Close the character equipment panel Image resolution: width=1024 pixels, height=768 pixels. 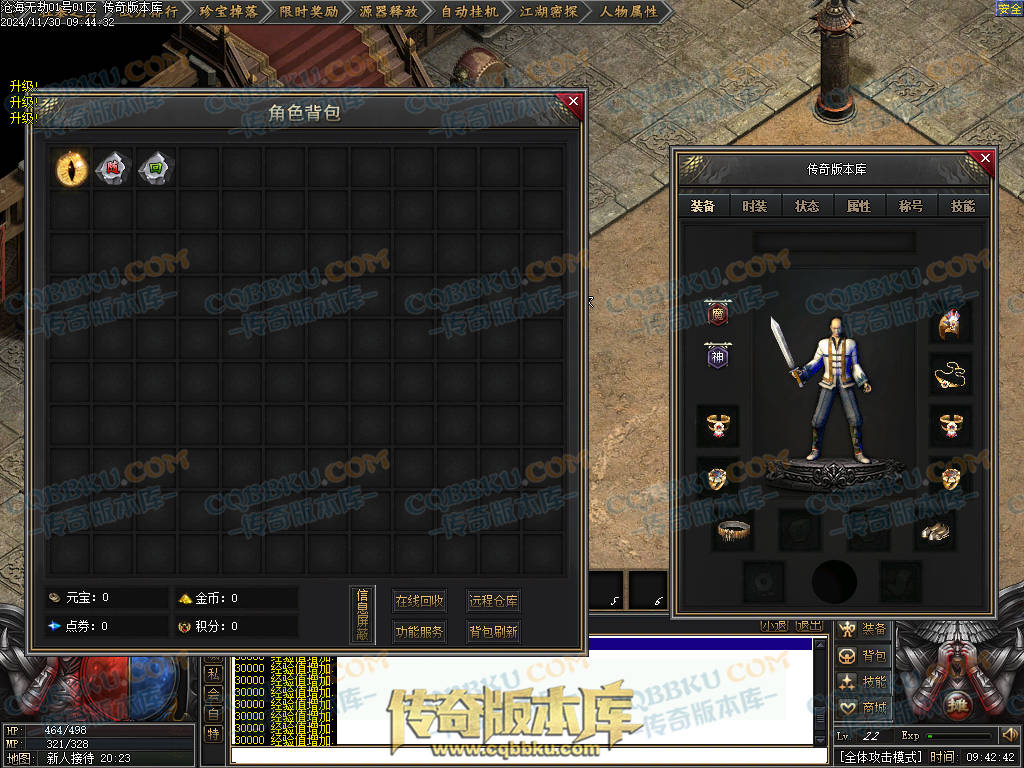985,158
